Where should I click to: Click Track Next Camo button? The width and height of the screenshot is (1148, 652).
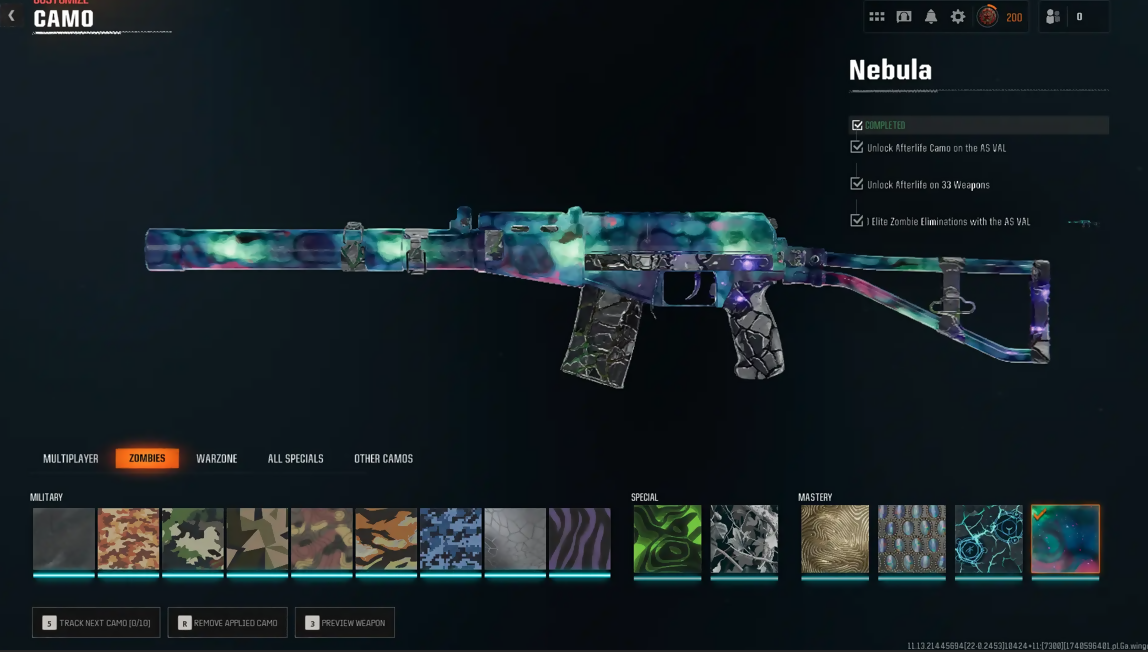click(x=96, y=623)
